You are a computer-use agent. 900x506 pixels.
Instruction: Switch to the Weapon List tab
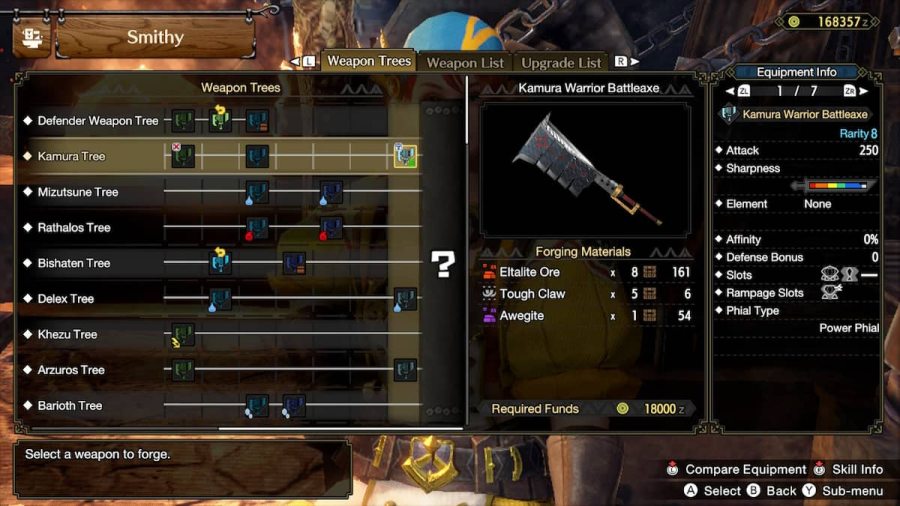(465, 63)
